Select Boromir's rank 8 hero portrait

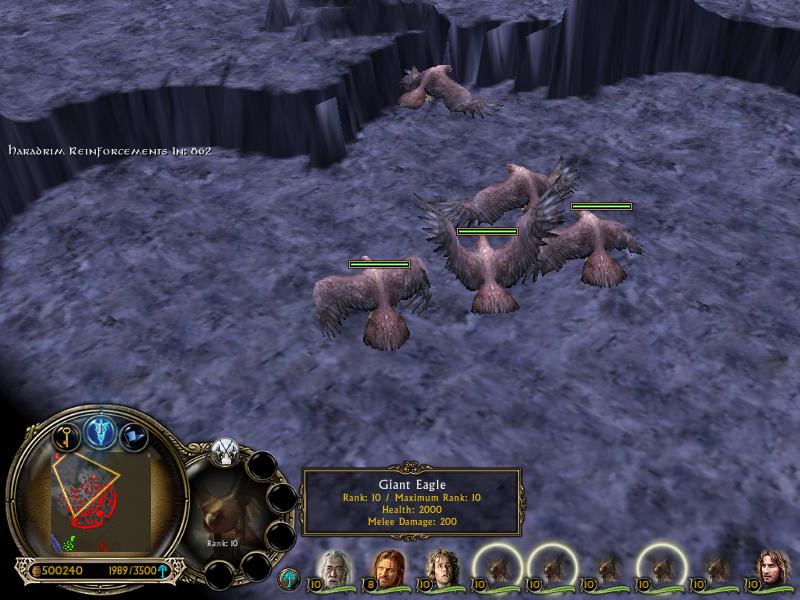tap(388, 570)
